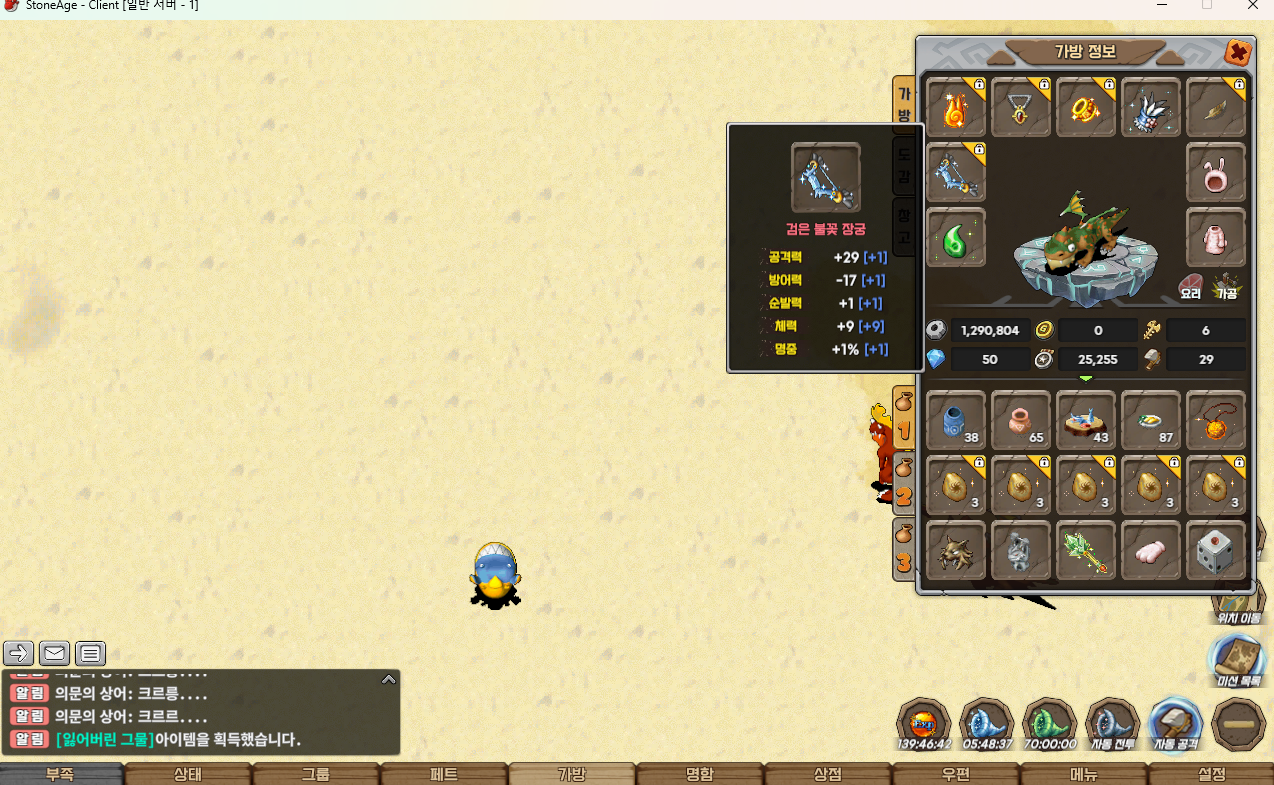Screen dimensions: 1274x785
Task: Switch to bag page 3
Action: pyautogui.click(x=904, y=549)
